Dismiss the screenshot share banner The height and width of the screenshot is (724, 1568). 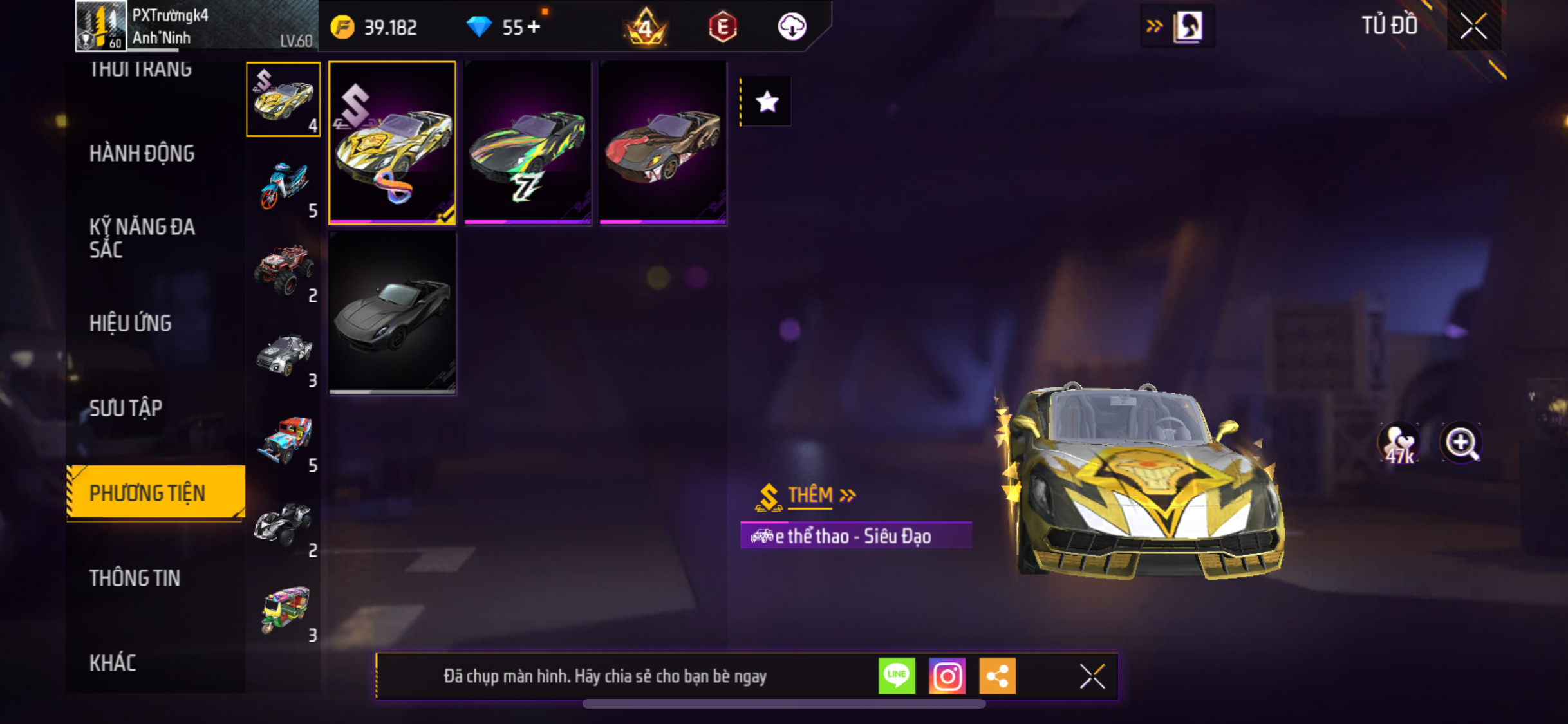[1092, 676]
